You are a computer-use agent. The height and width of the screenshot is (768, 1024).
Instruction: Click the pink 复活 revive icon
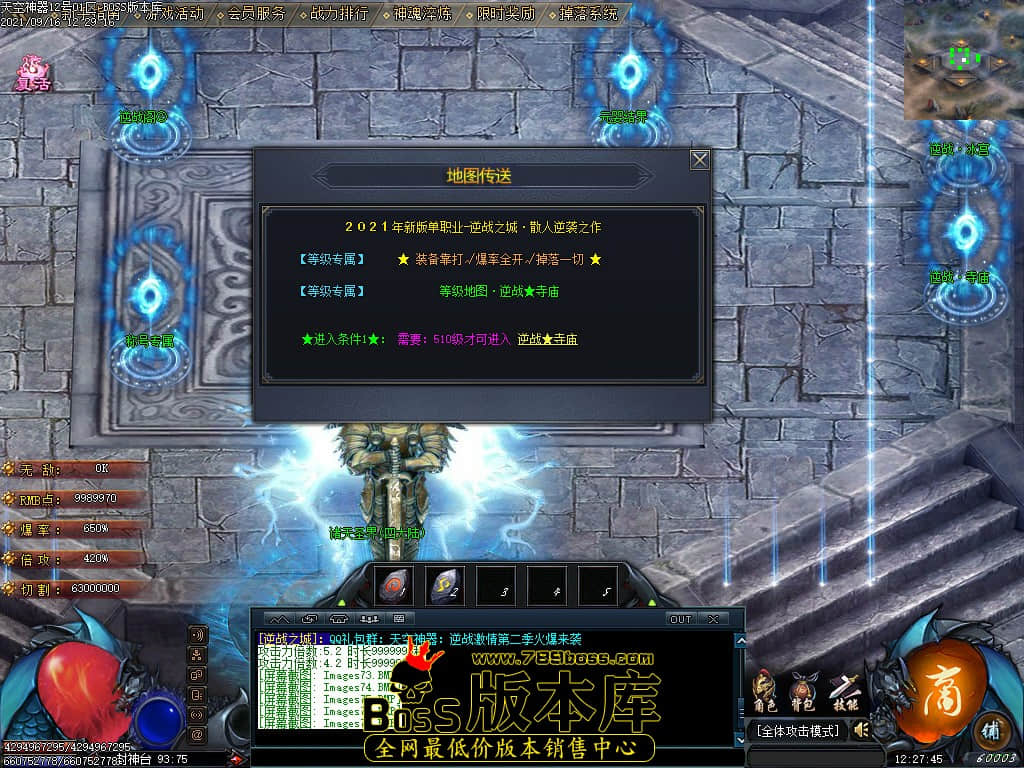click(x=32, y=74)
